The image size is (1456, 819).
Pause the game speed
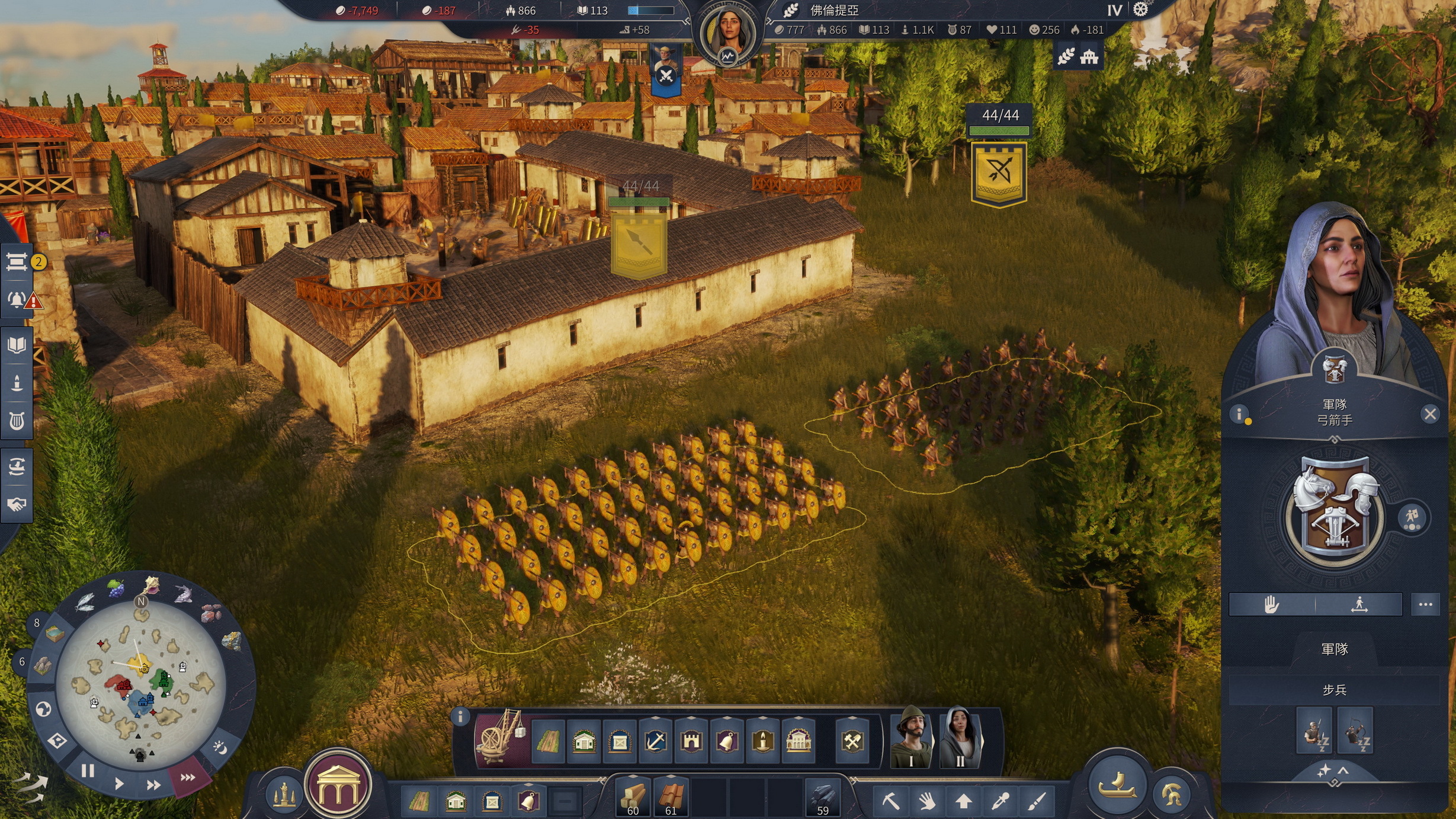coord(88,771)
